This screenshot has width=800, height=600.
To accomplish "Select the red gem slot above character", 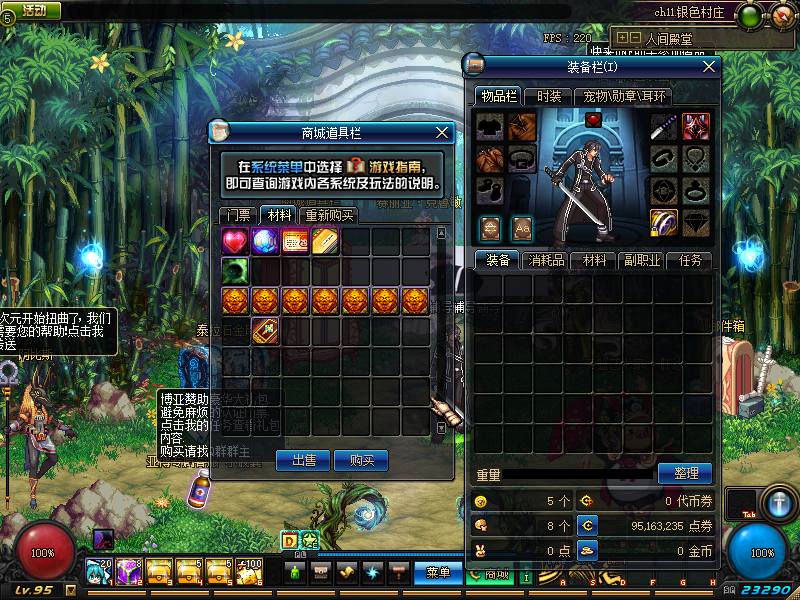I will coord(592,119).
